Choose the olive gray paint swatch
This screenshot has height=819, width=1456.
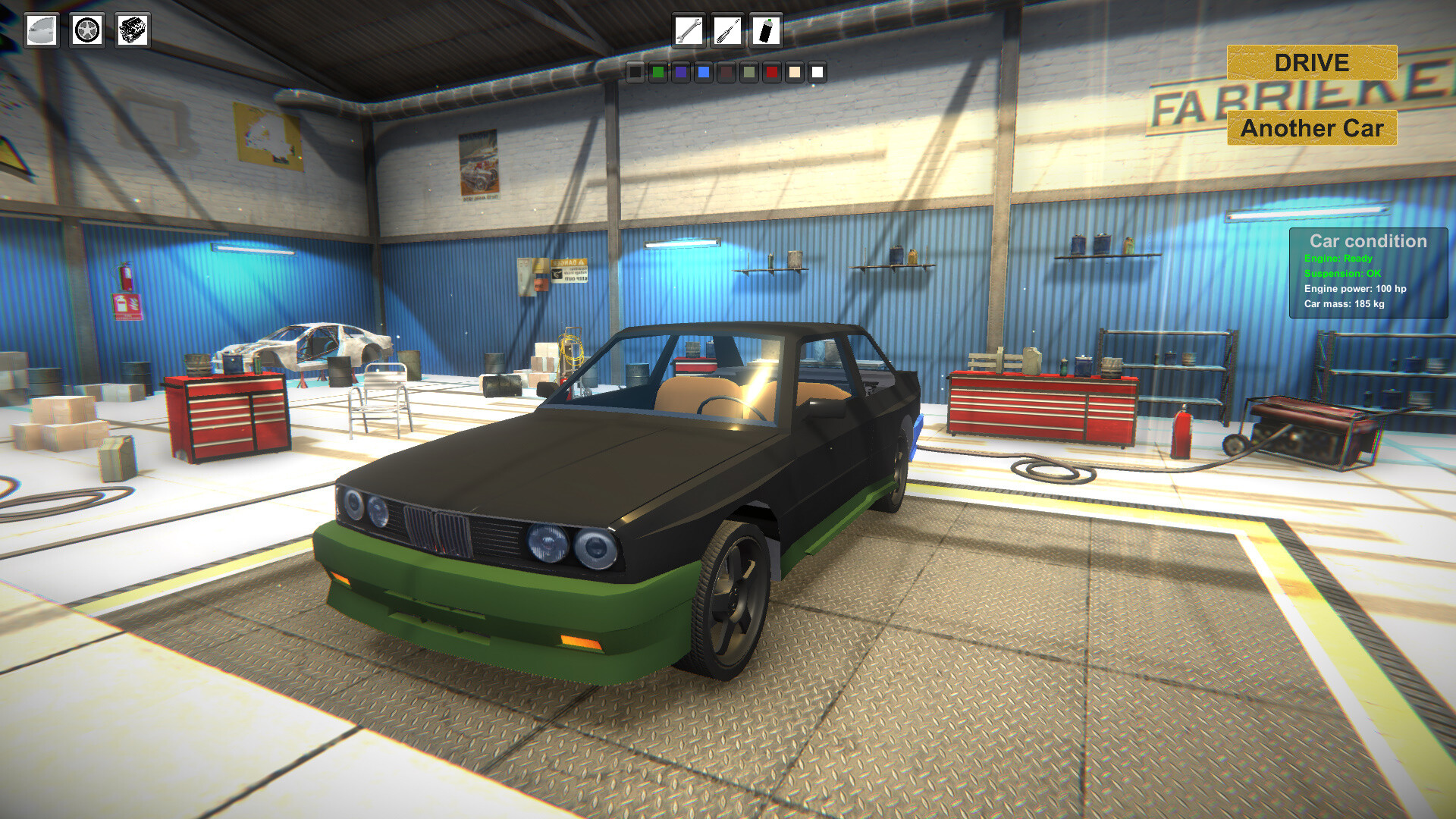[x=748, y=74]
